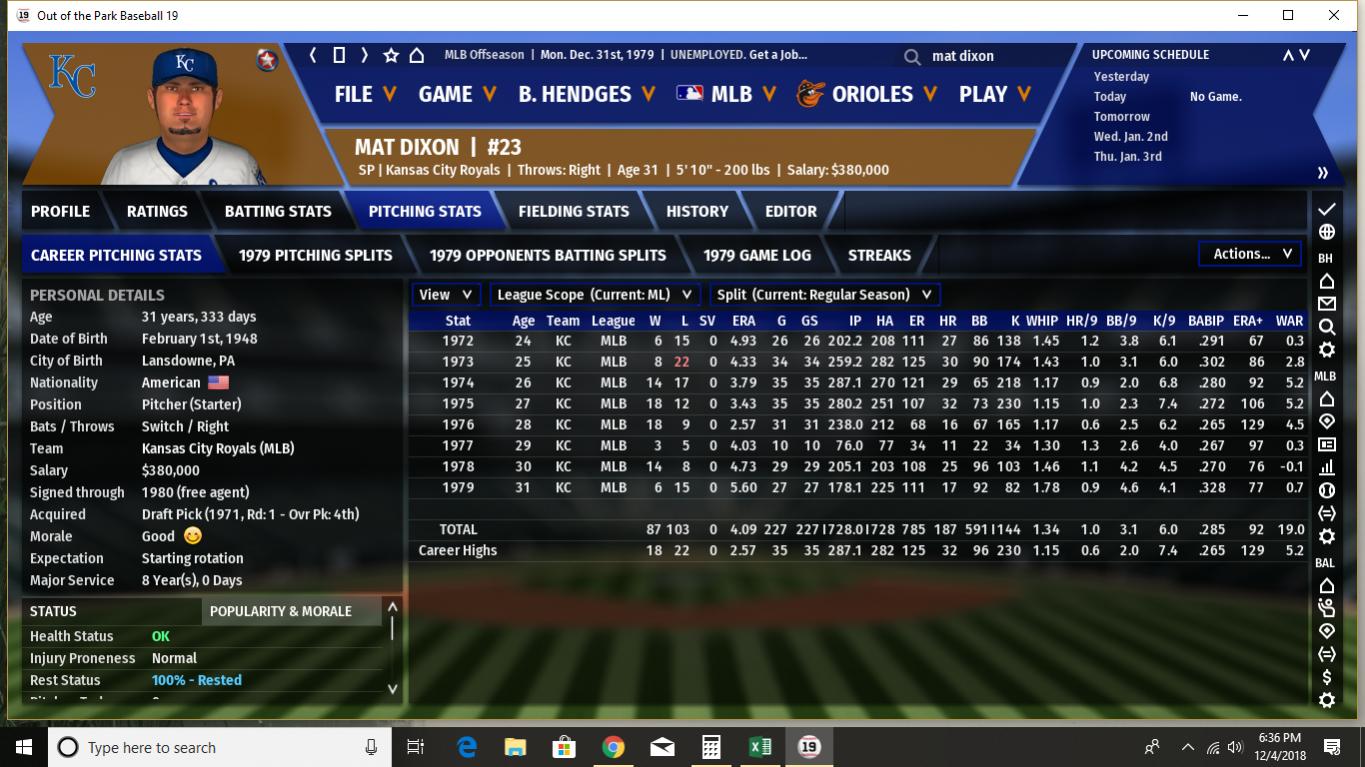Open the B. HENDGES manager menu
Screen dimensions: 1365x767
(586, 94)
